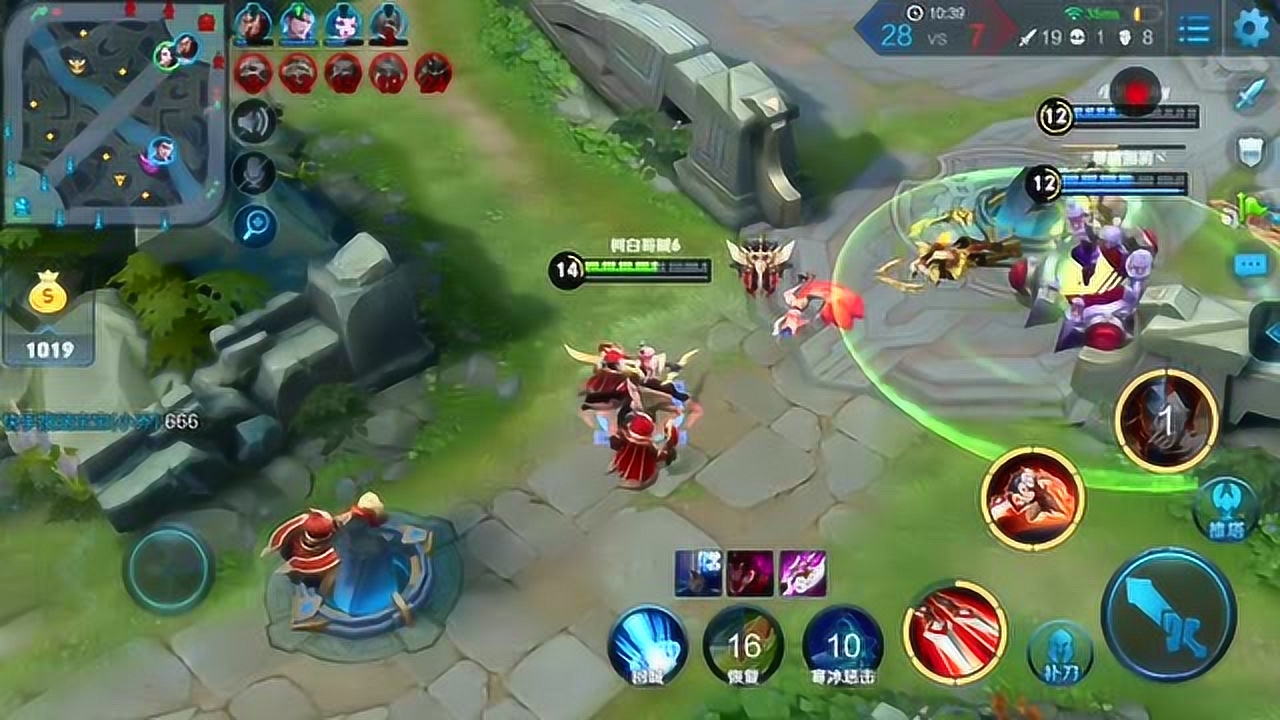1280x720 pixels.
Task: Show the scoreboard list panel
Action: point(1194,29)
